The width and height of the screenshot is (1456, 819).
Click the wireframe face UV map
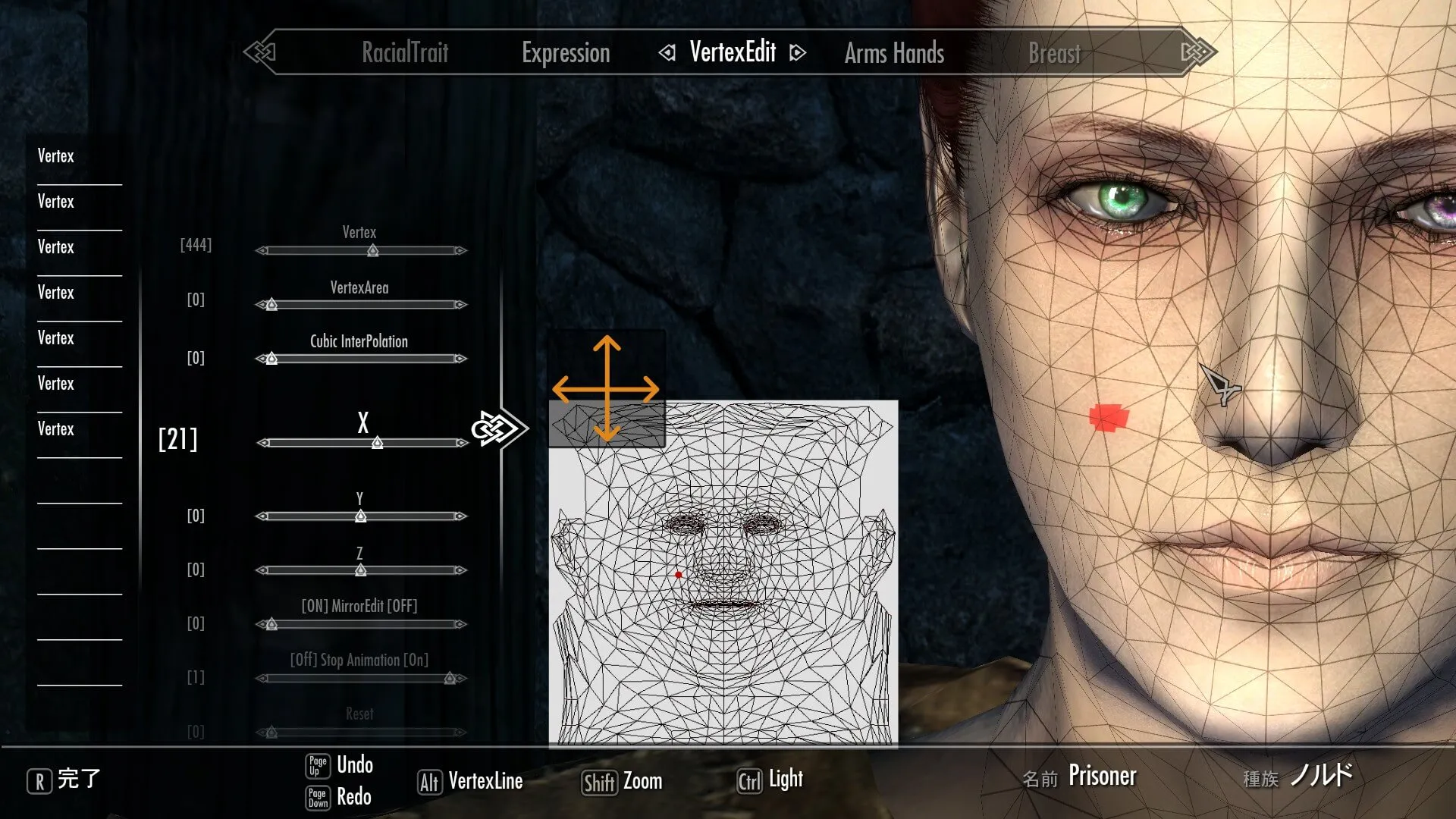pyautogui.click(x=723, y=607)
